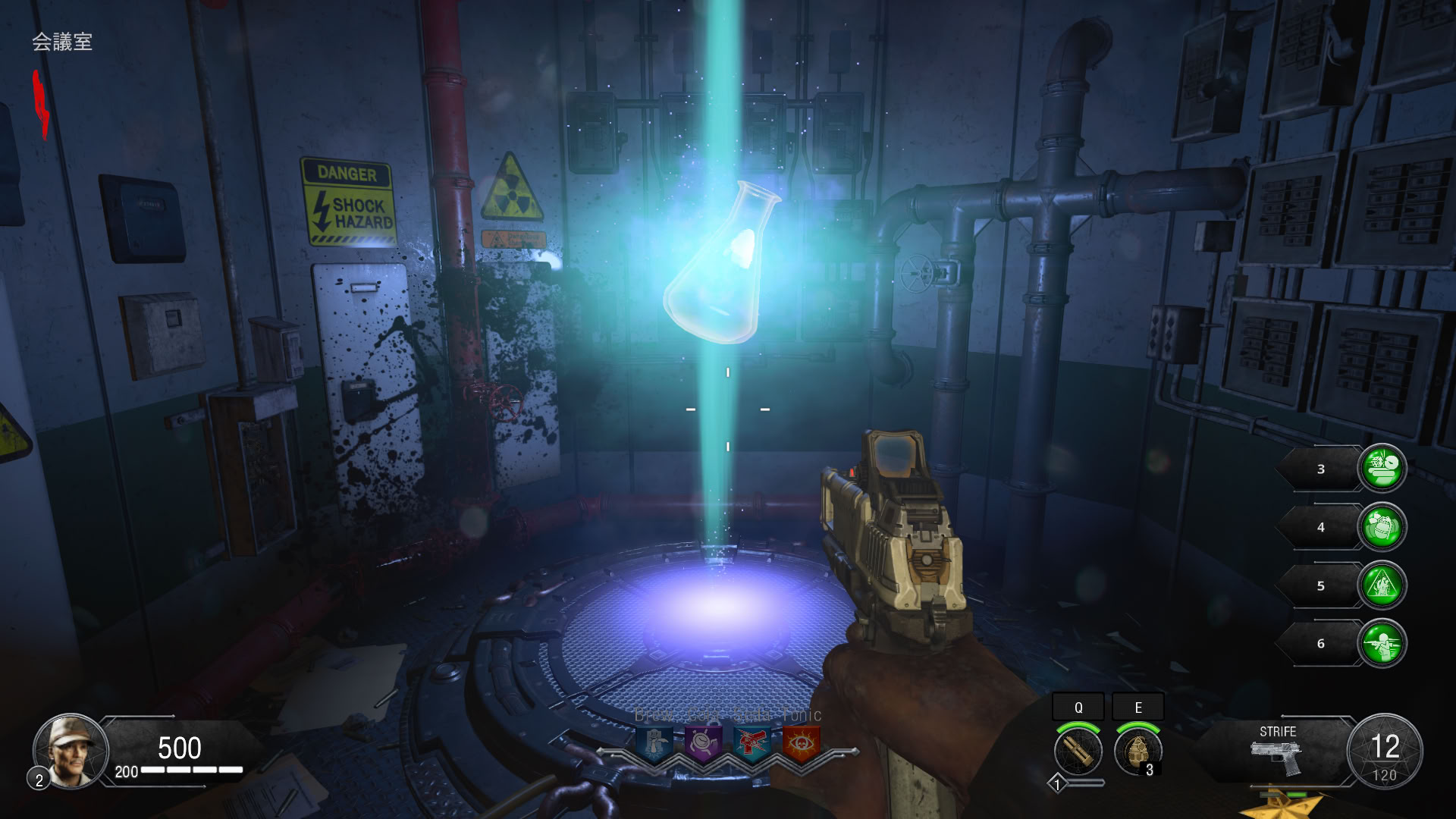
Task: Click the Strife pistol weapon icon
Action: click(1277, 757)
